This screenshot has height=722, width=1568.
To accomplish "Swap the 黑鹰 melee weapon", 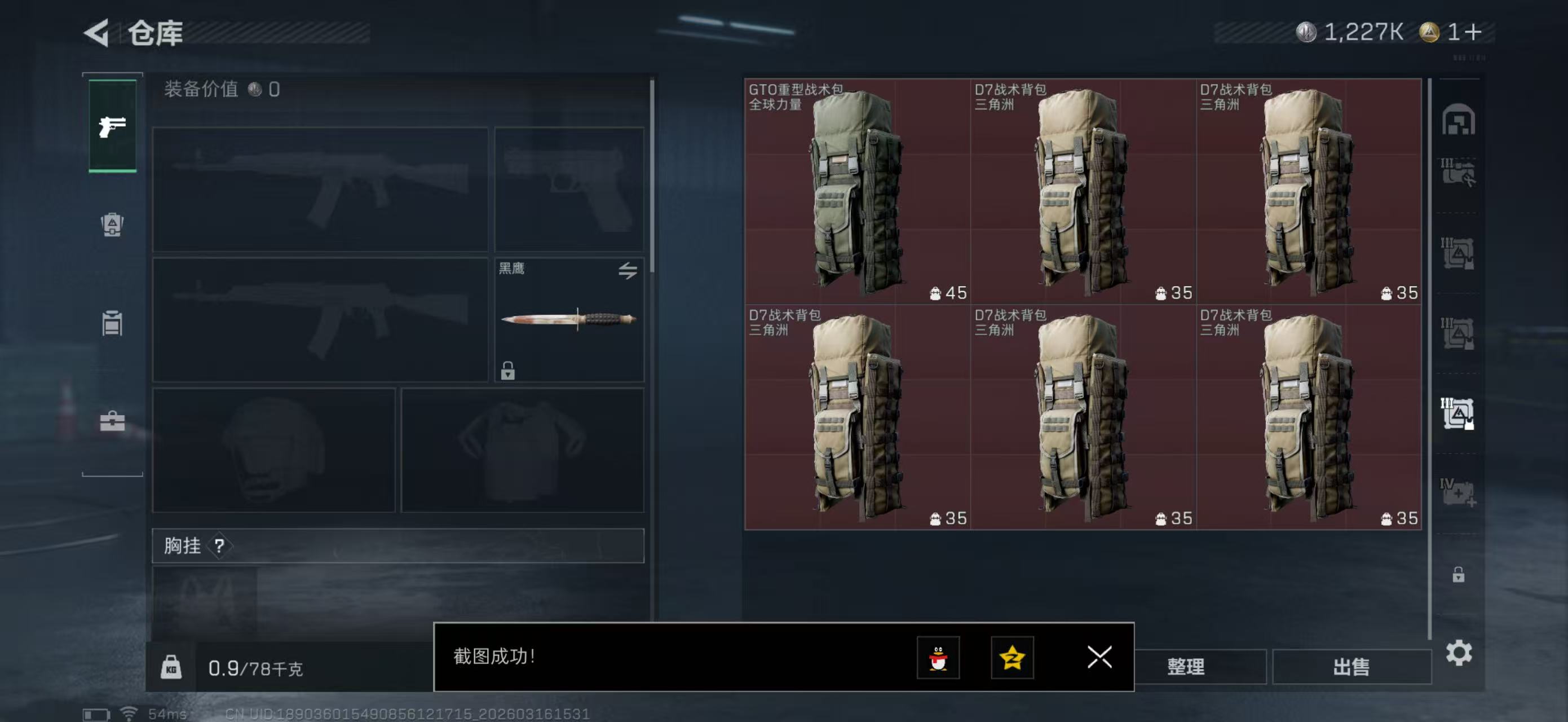I will pos(628,270).
